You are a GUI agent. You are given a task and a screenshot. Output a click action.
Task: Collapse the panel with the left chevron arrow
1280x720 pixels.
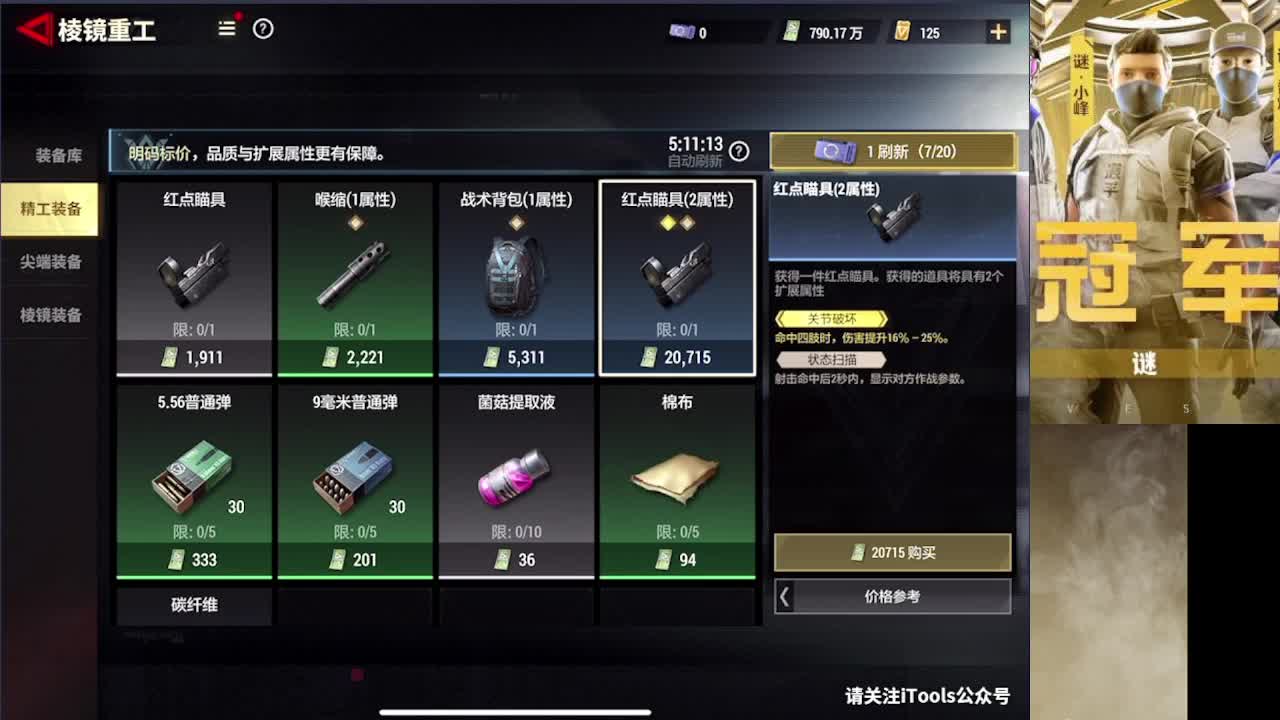(x=784, y=597)
